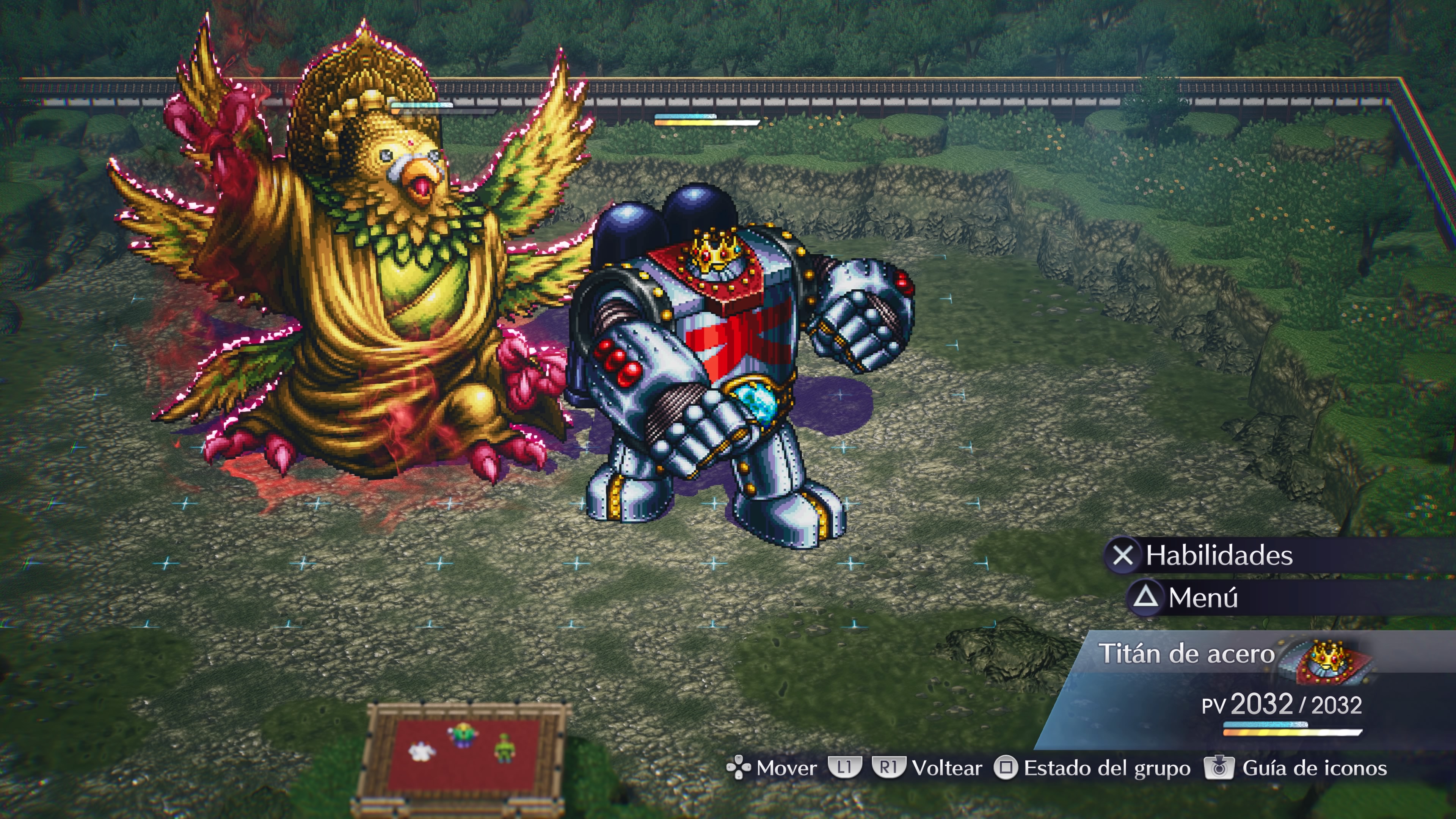Open the Estado del grupo screen
Image resolution: width=1456 pixels, height=819 pixels.
click(x=1106, y=768)
